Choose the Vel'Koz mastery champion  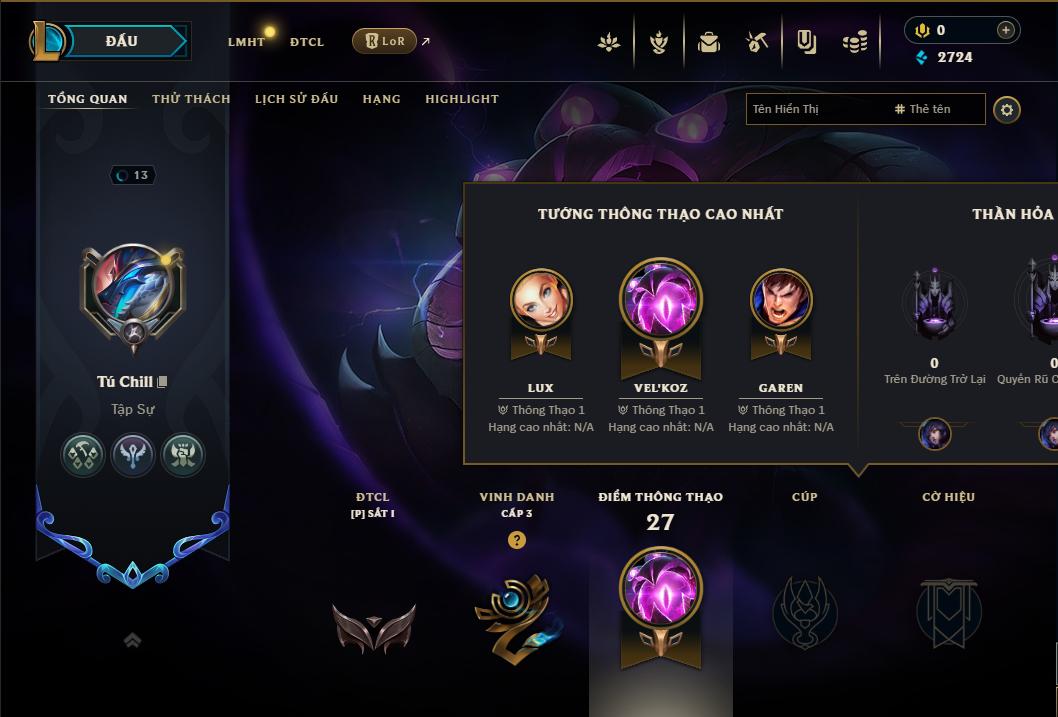pyautogui.click(x=661, y=300)
